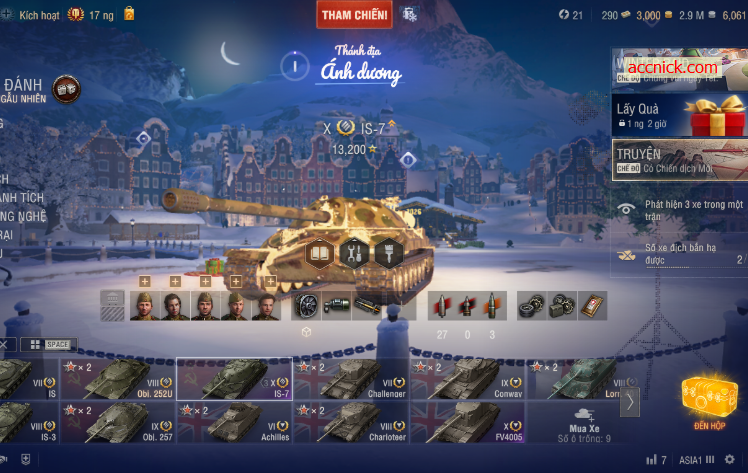Open the settings gear icon
748x473 pixels.
click(729, 459)
